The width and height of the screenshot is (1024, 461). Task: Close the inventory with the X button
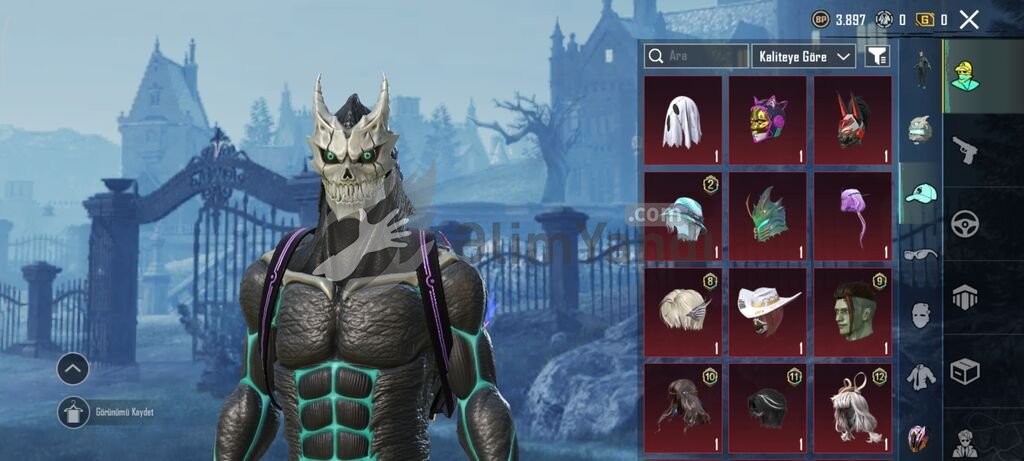pos(968,19)
